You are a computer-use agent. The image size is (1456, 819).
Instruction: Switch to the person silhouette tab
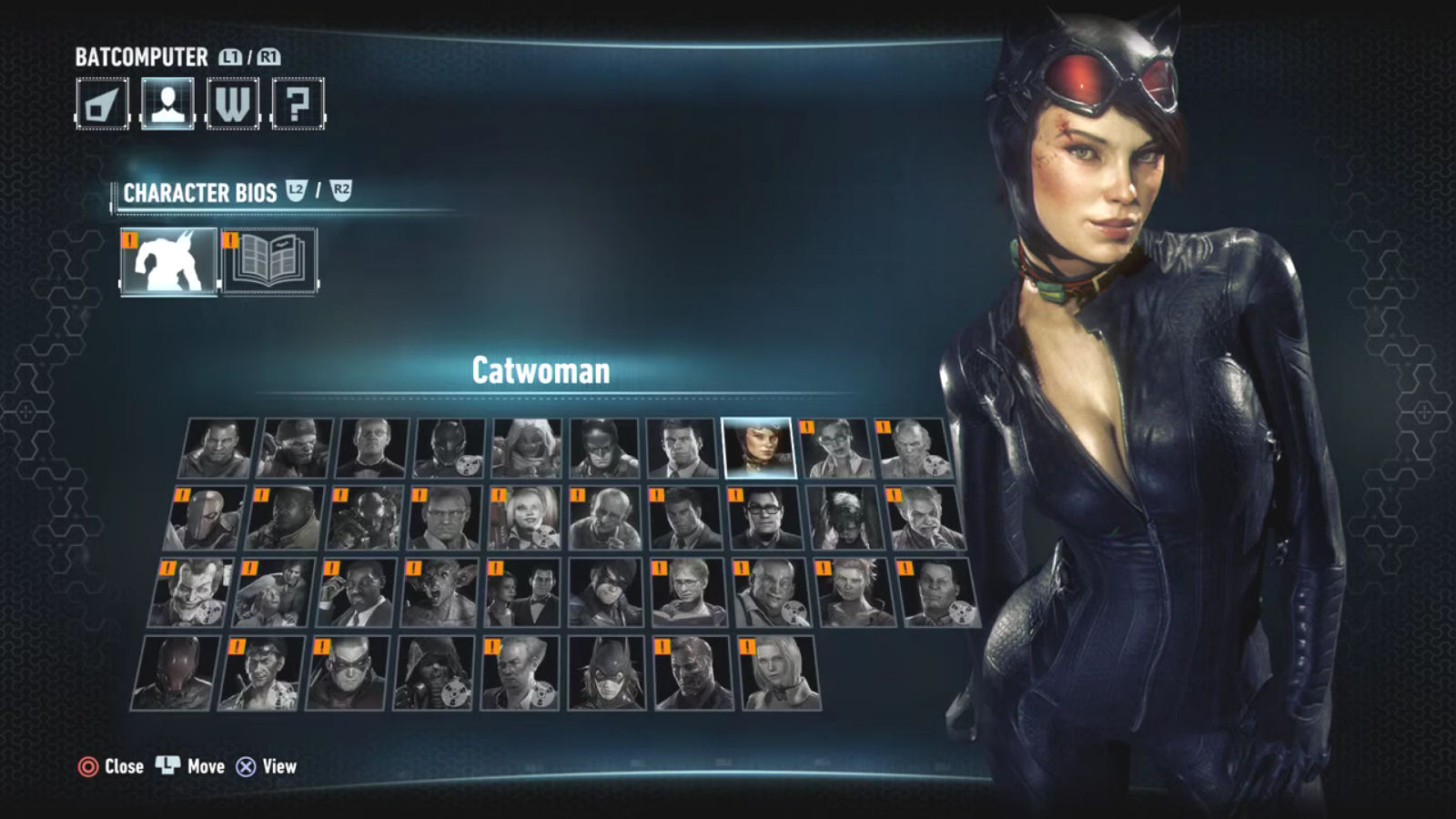click(x=167, y=104)
